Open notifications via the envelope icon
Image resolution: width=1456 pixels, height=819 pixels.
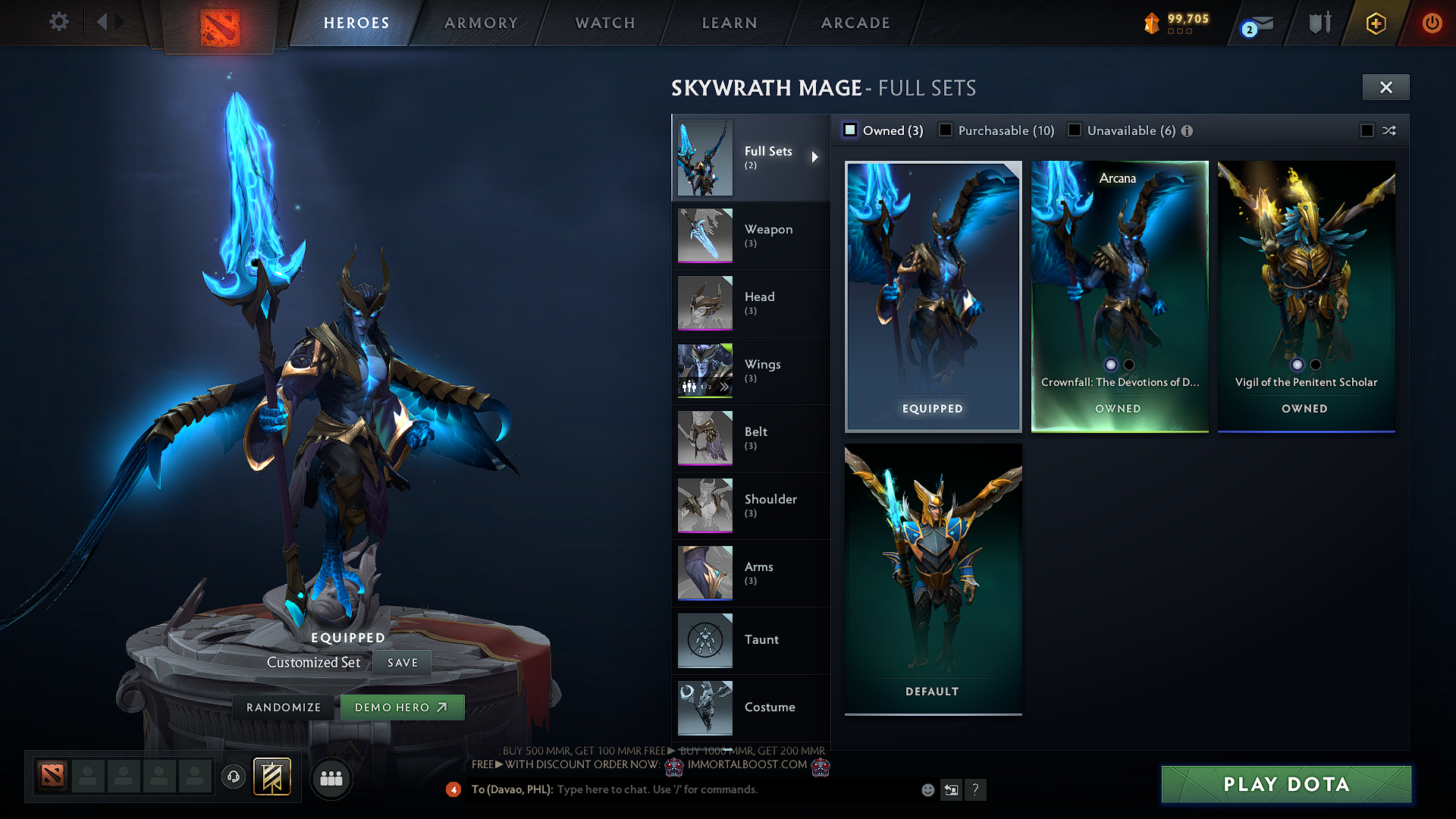click(x=1263, y=23)
